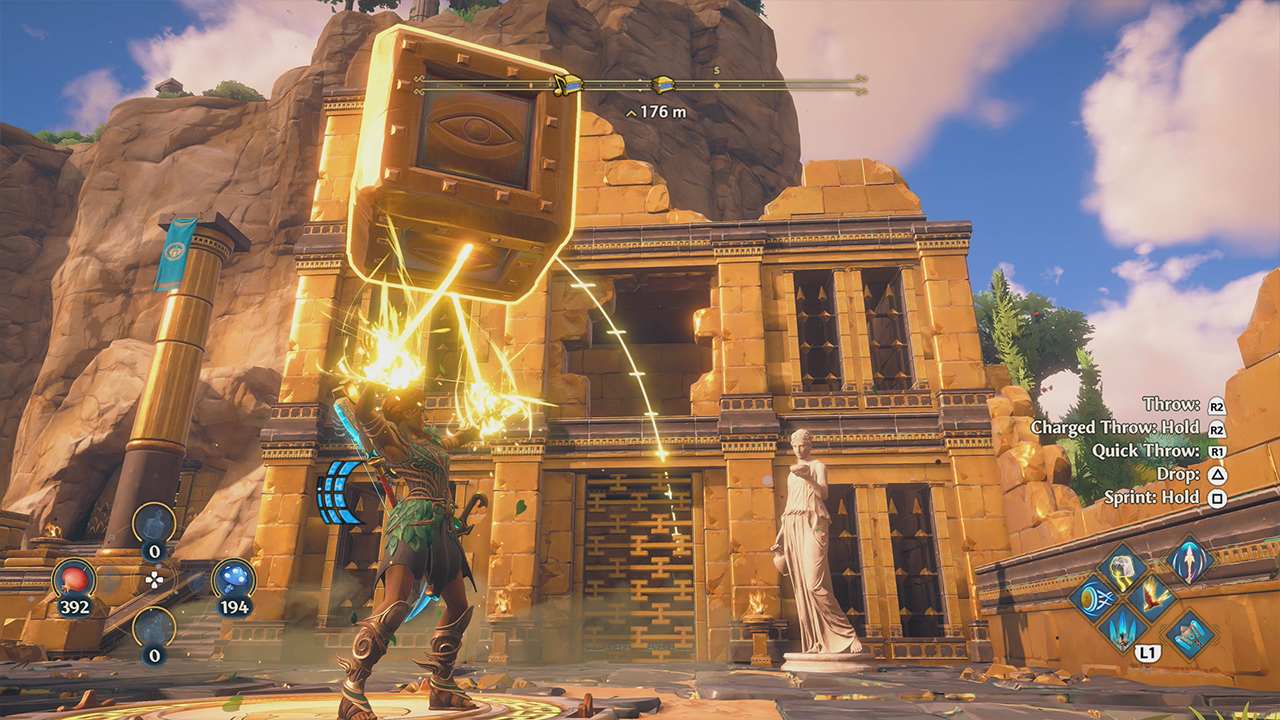Open the gold chest marker on the compass
The width and height of the screenshot is (1280, 720).
(x=663, y=85)
